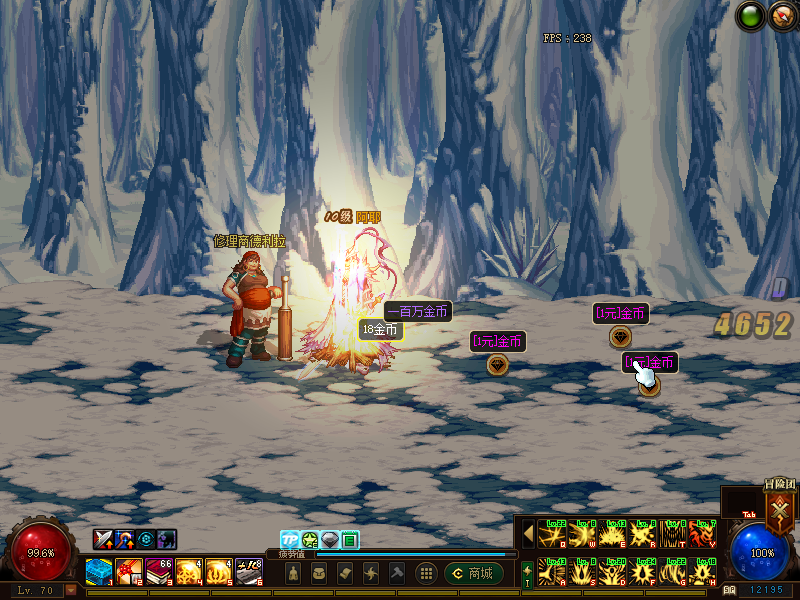Use the skill on hotkey W
800x600 pixels.
582,533
